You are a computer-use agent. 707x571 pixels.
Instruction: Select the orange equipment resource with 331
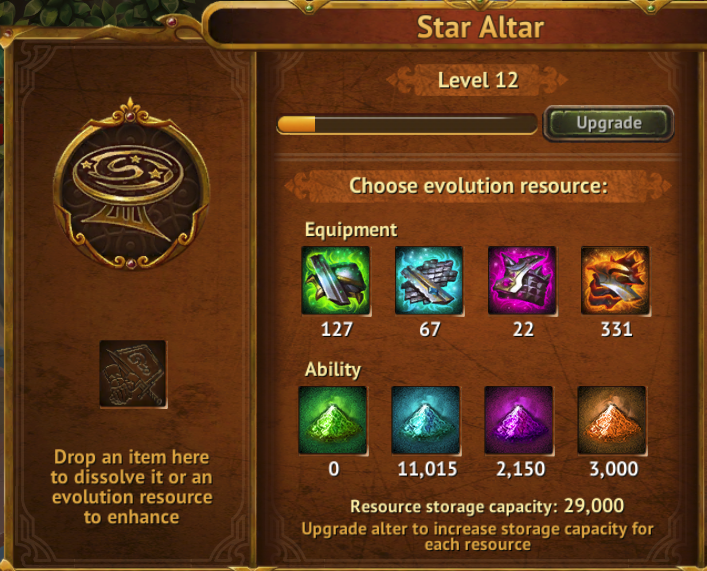click(615, 281)
